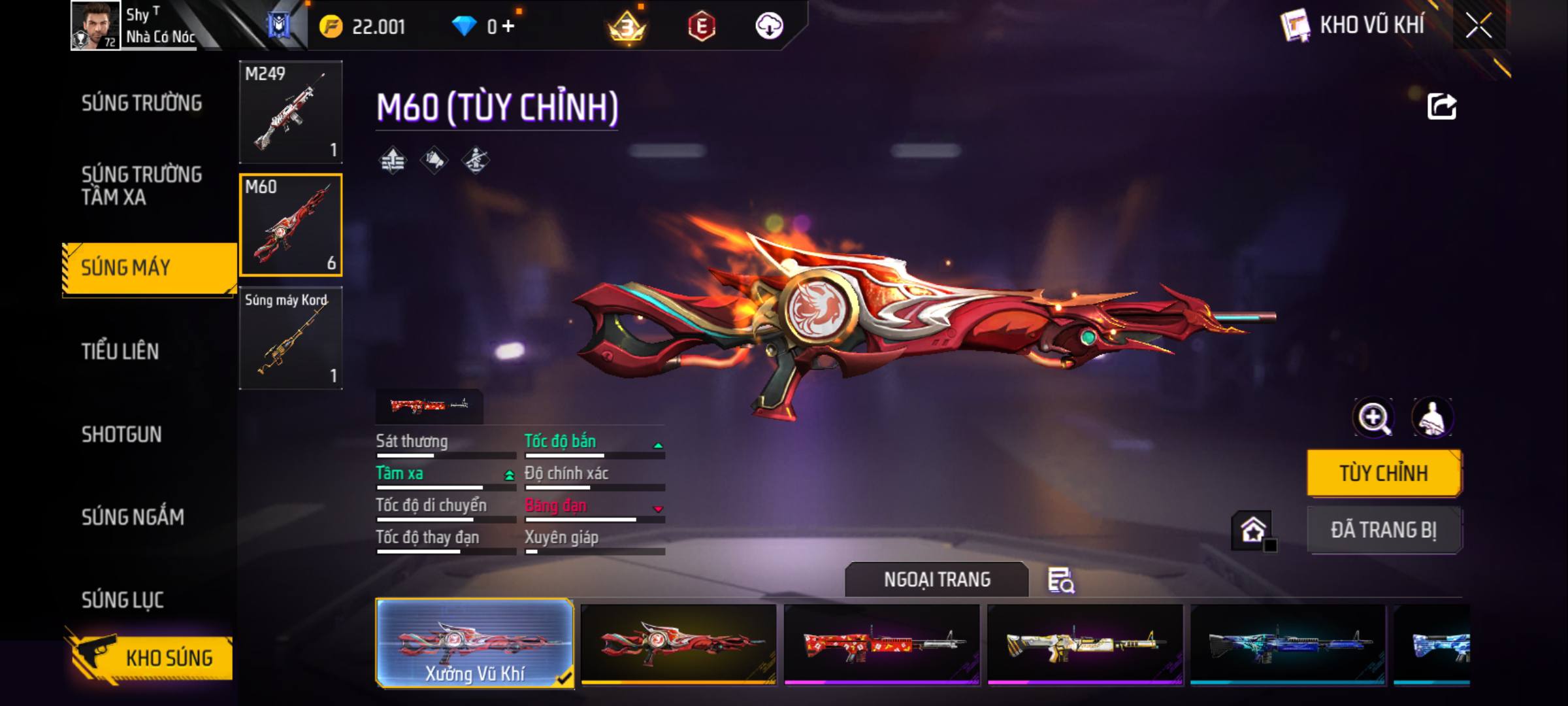Select the M249 weapon tile
This screenshot has width=1568, height=706.
pos(291,112)
